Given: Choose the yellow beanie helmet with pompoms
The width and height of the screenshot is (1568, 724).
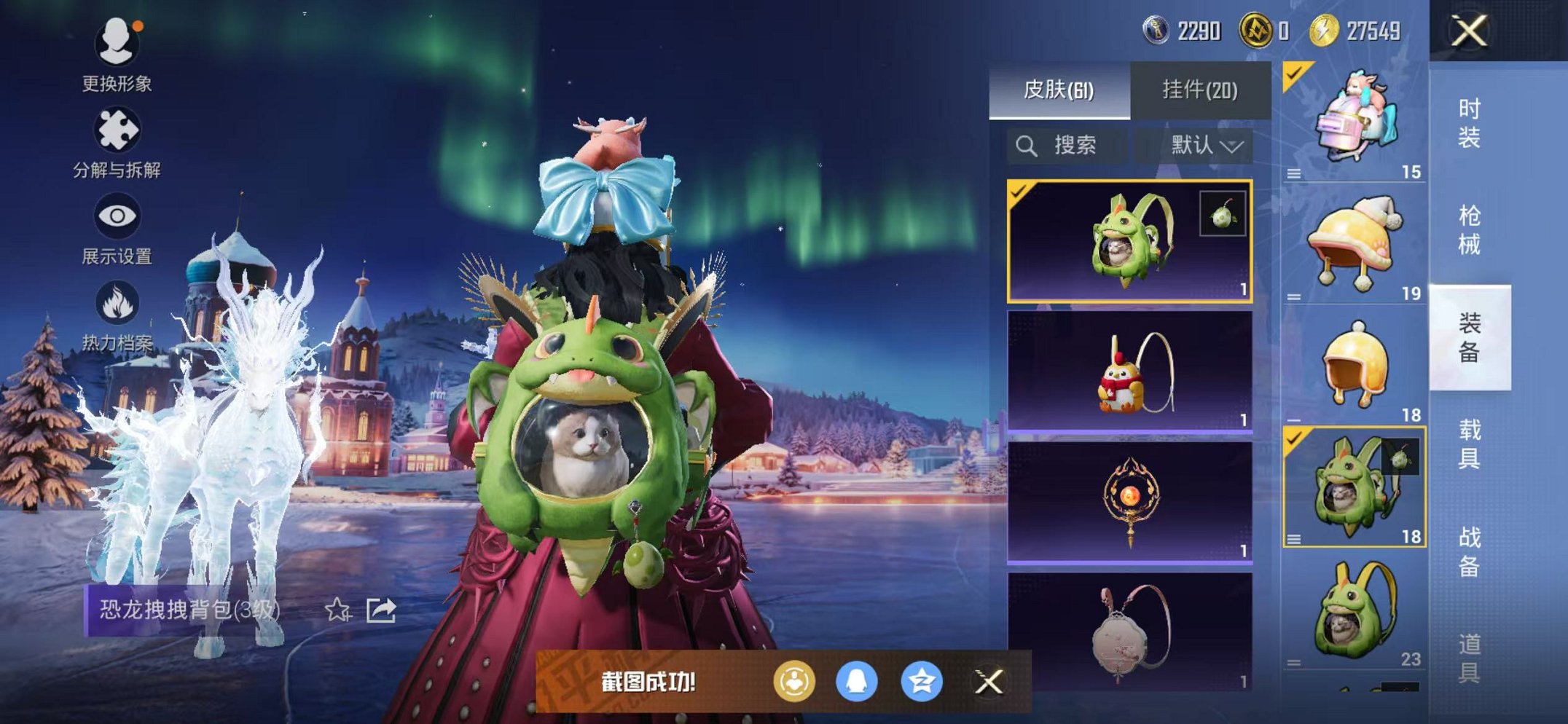Looking at the screenshot, I should [1354, 244].
